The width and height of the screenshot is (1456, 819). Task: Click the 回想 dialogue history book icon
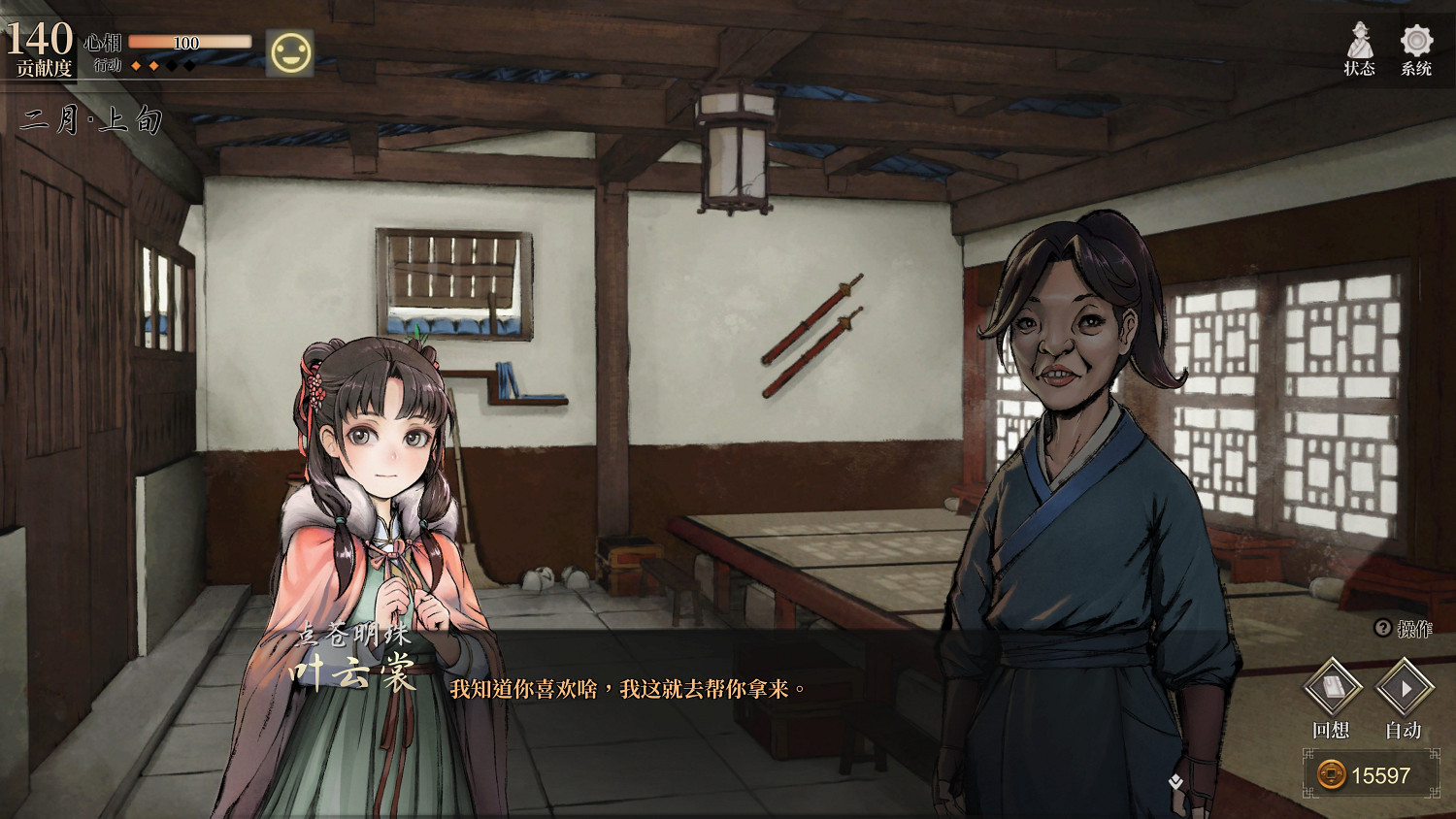1334,689
